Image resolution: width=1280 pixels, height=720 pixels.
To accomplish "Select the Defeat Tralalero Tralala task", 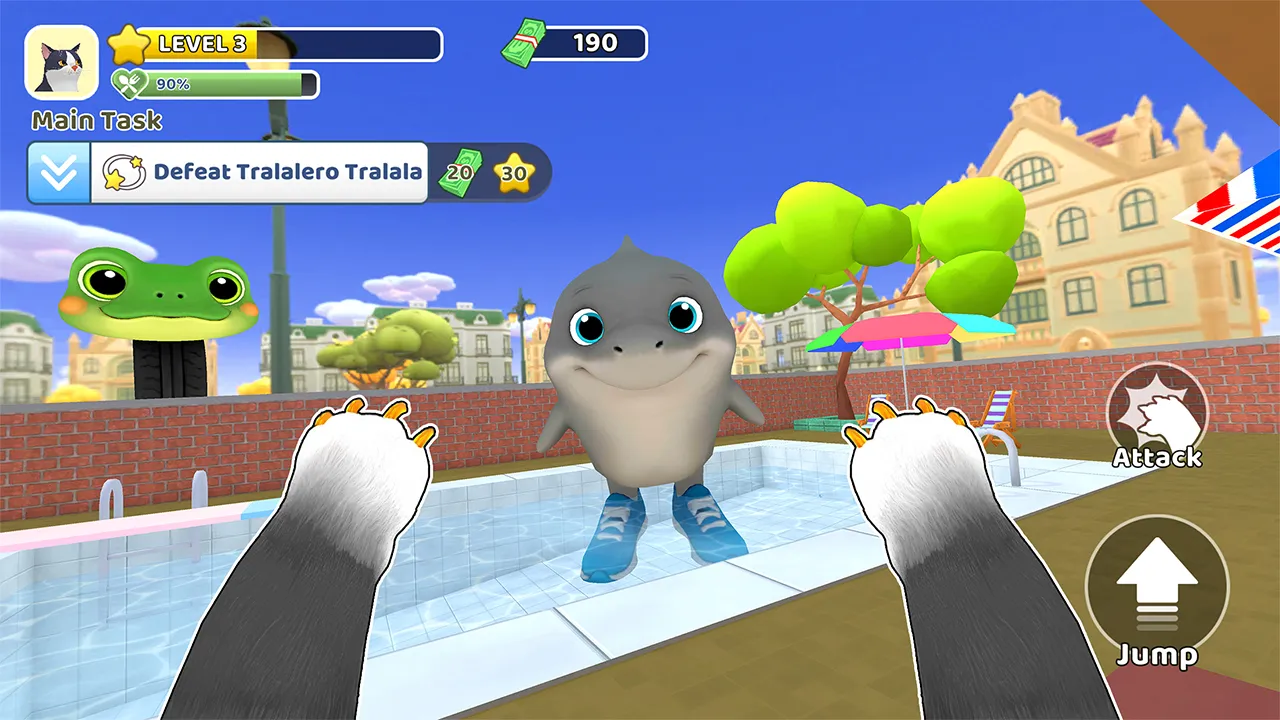I will coord(262,173).
